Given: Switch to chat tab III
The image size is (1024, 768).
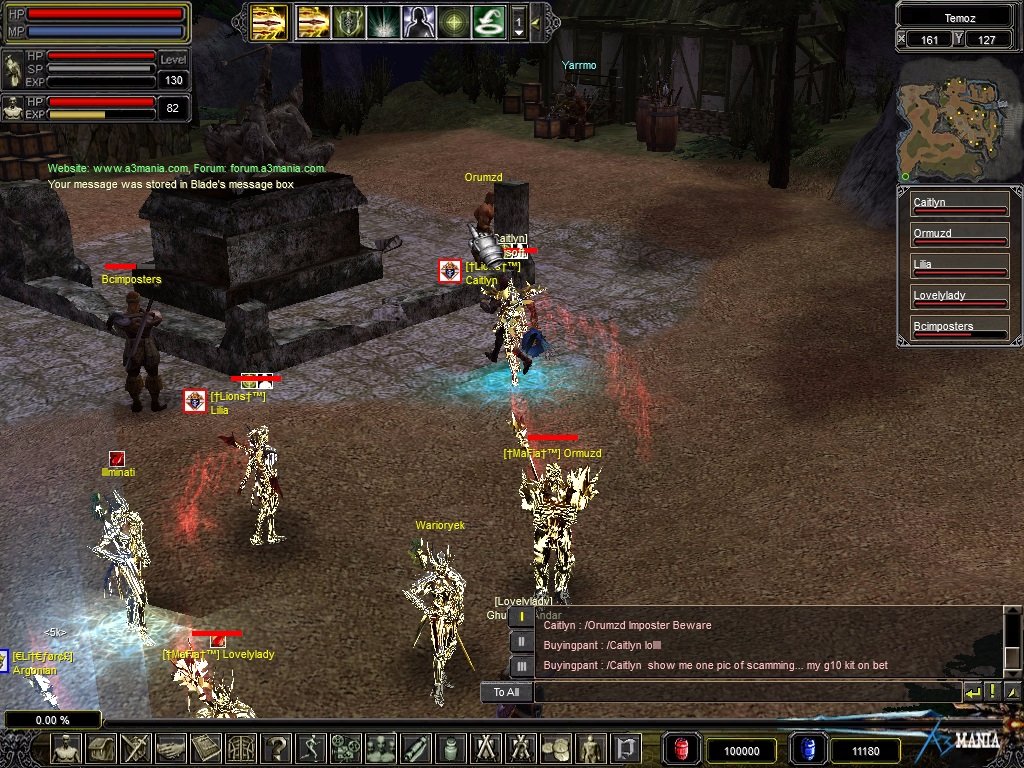Looking at the screenshot, I should [521, 666].
